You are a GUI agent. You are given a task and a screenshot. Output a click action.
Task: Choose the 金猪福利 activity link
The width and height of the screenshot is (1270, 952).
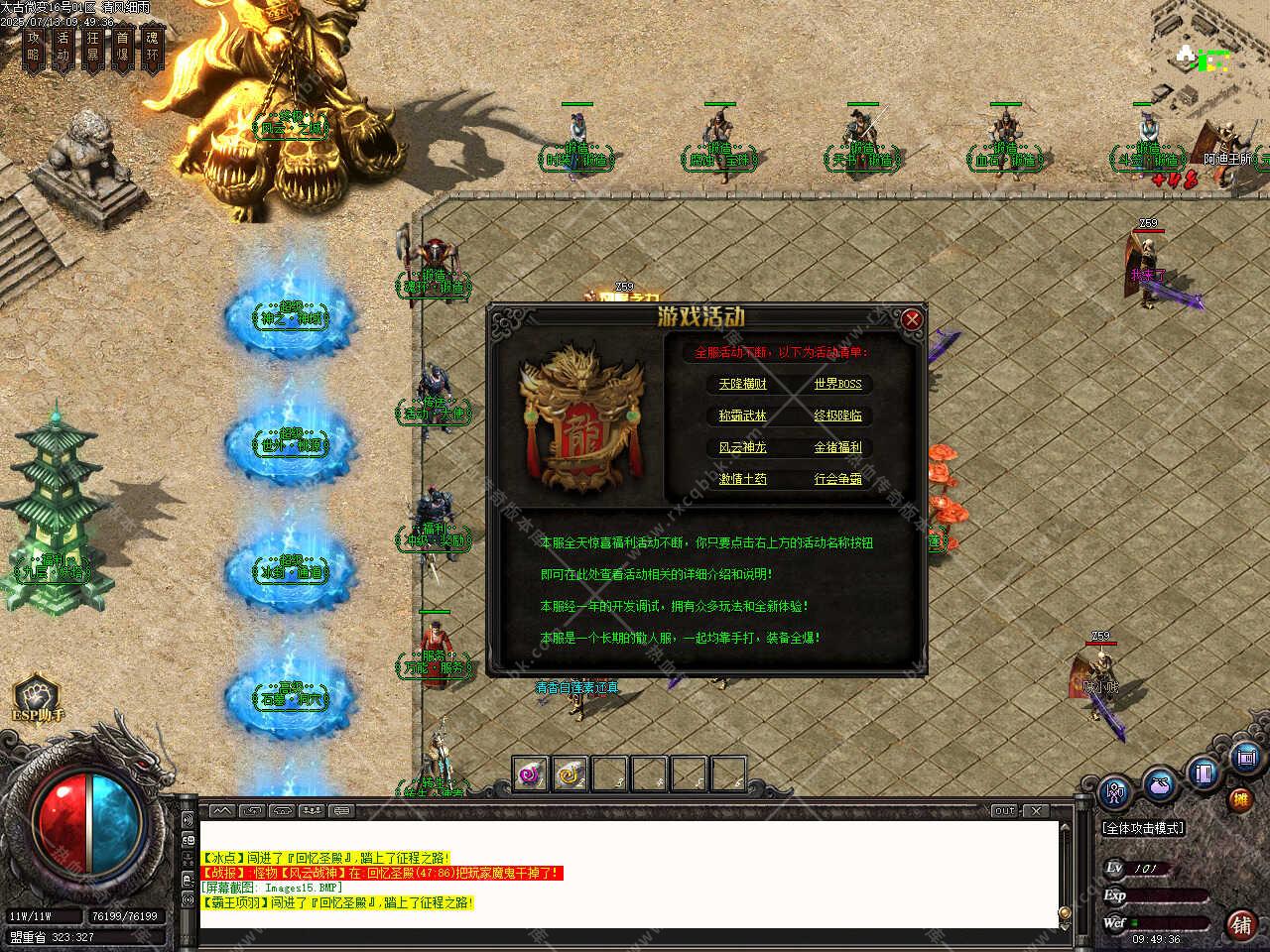(837, 447)
